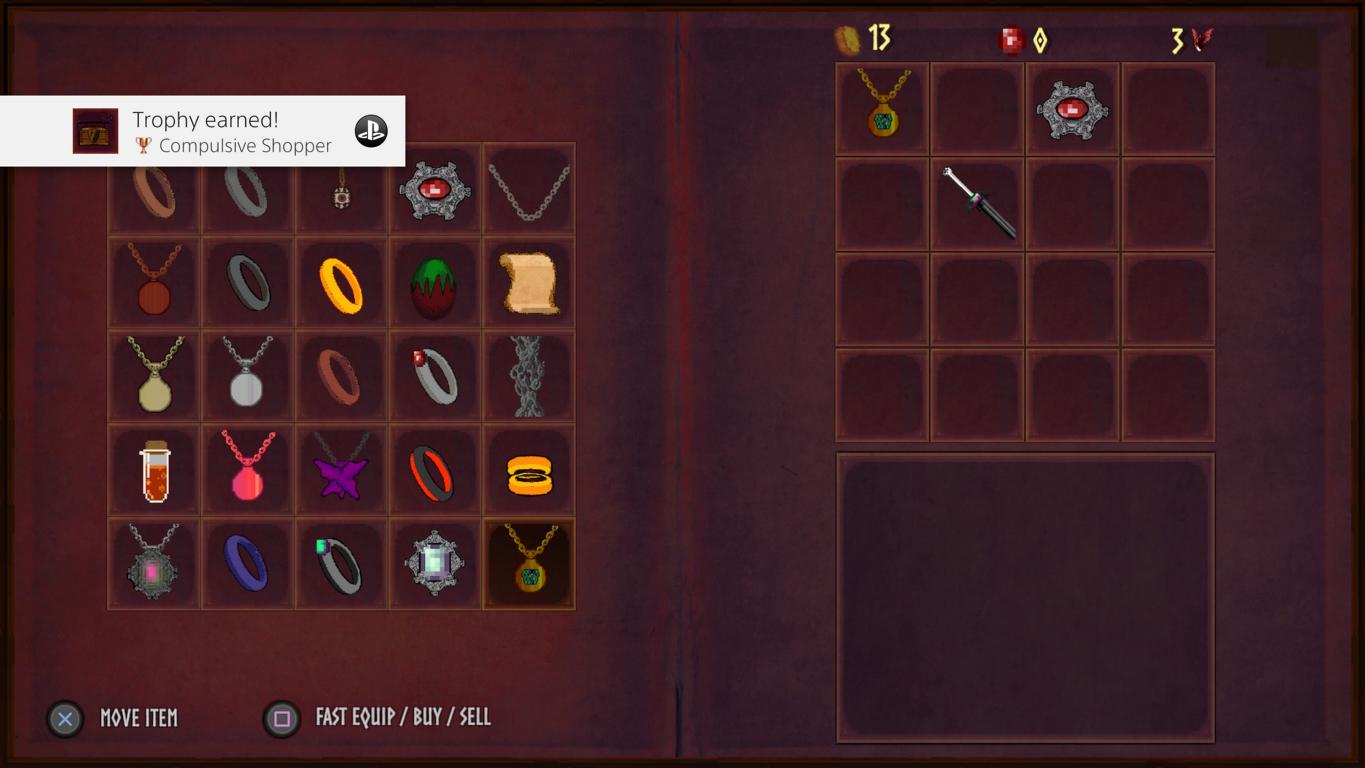Select the orange potion vial
Image resolution: width=1365 pixels, height=768 pixels.
coord(154,471)
